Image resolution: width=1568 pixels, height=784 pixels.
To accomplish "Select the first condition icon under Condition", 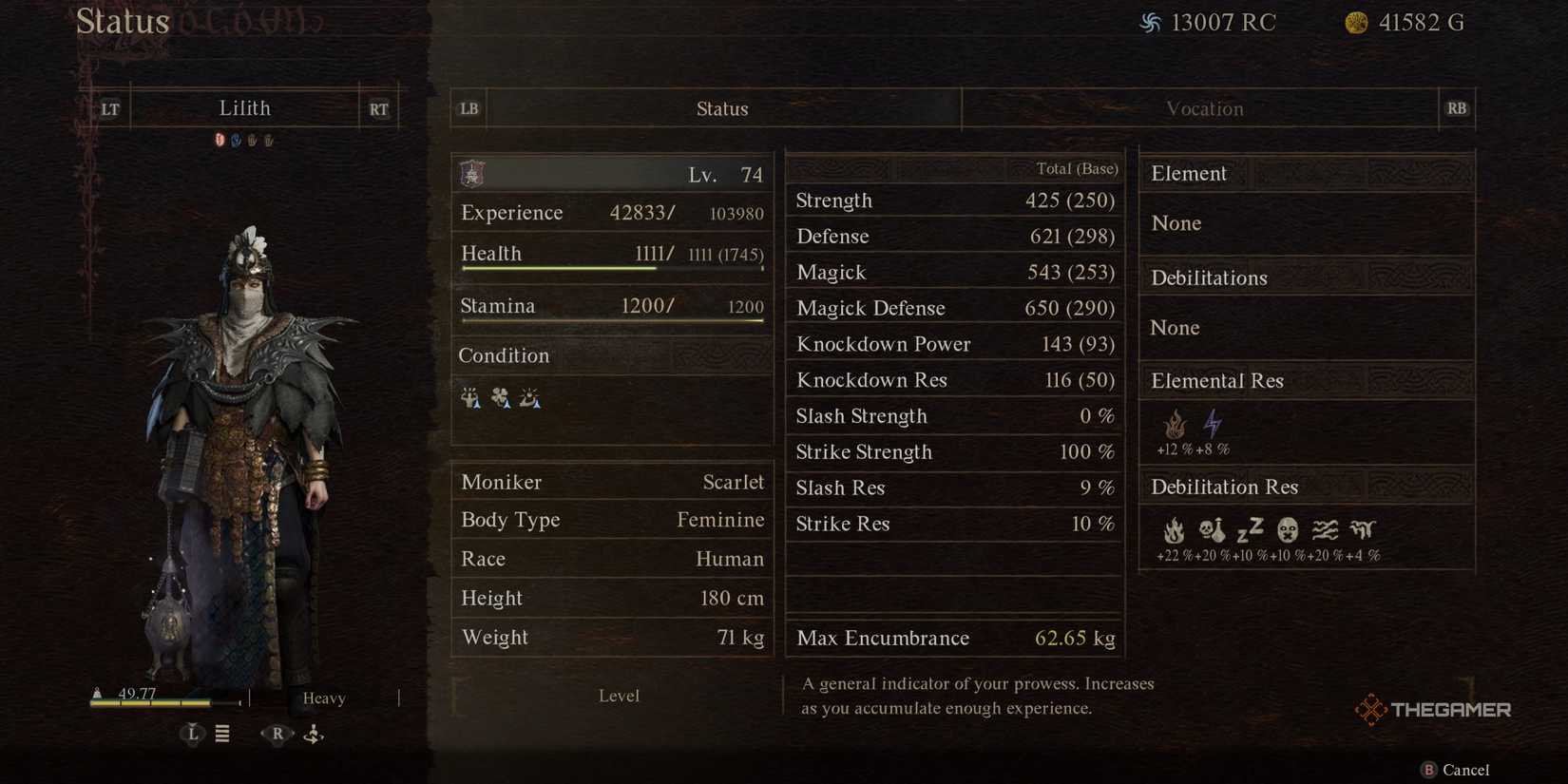I will [x=470, y=398].
